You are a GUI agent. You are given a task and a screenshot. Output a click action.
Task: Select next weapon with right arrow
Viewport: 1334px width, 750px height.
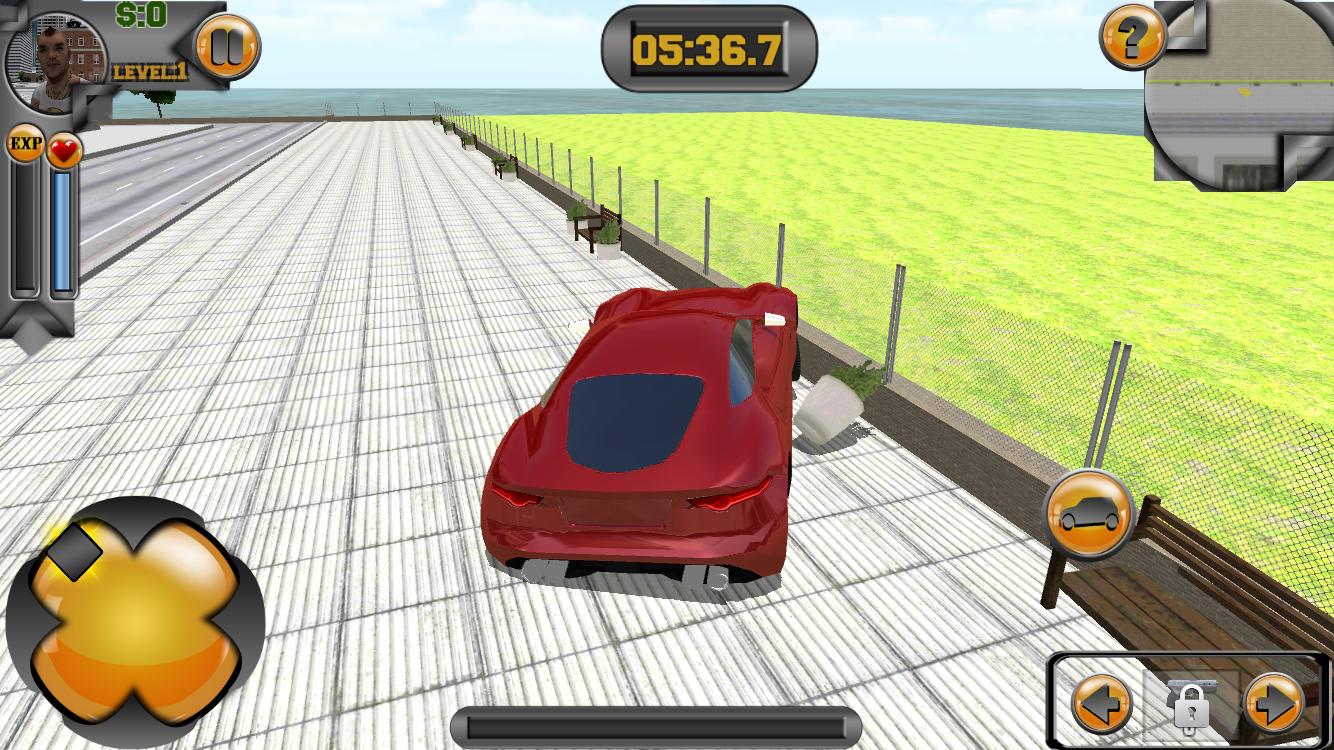pos(1274,703)
